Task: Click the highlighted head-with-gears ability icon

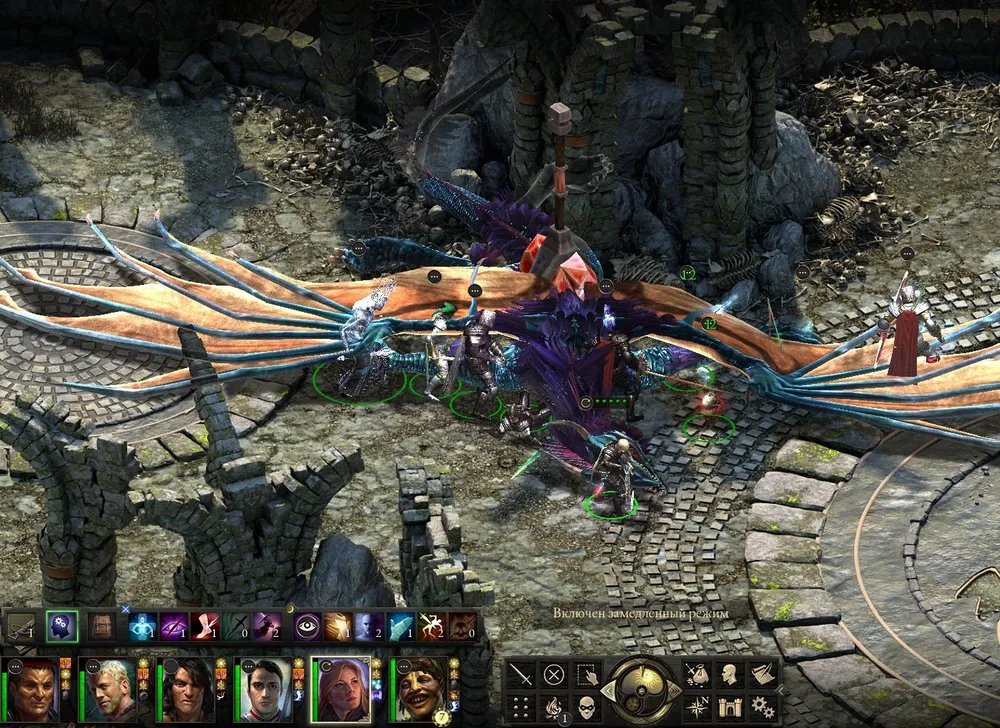Action: tap(61, 627)
